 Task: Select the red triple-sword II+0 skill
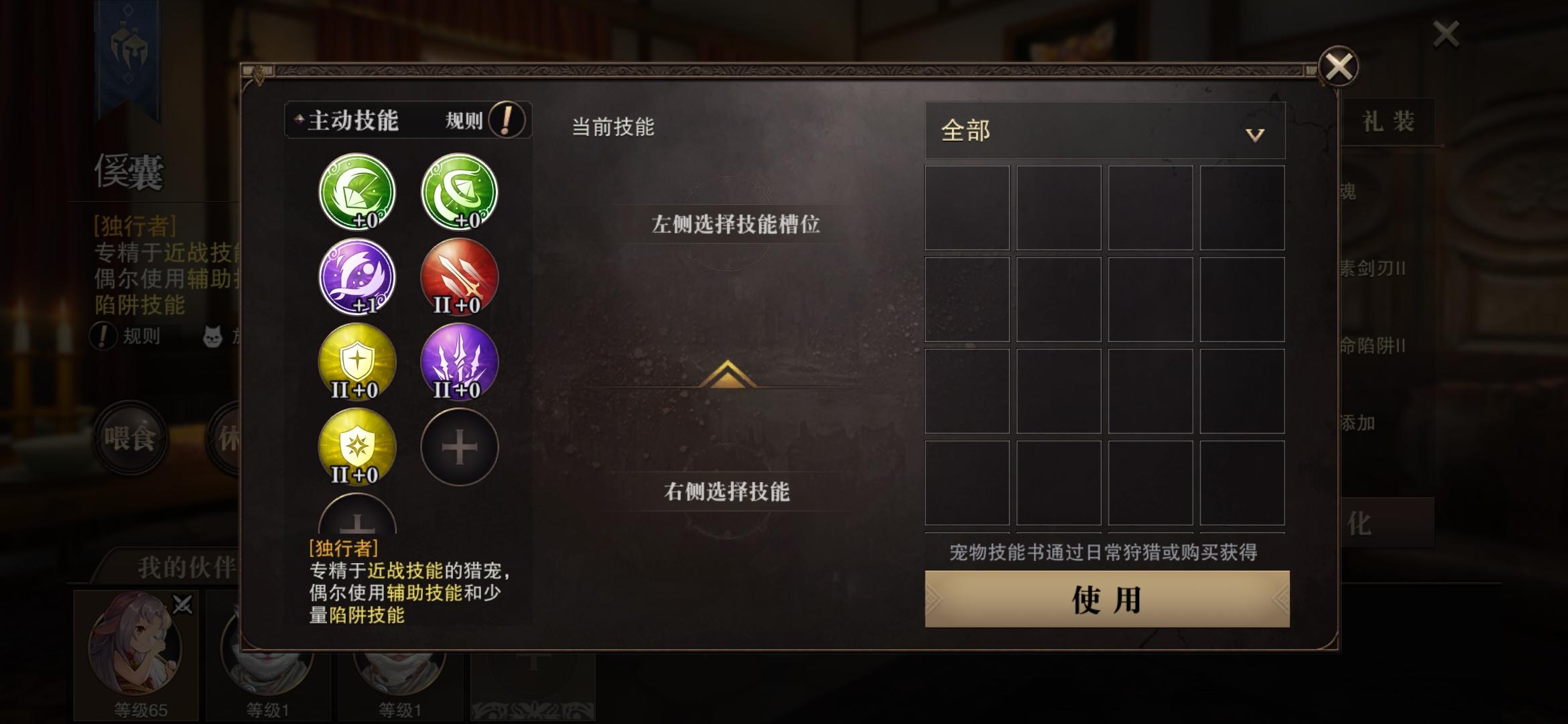(x=459, y=278)
